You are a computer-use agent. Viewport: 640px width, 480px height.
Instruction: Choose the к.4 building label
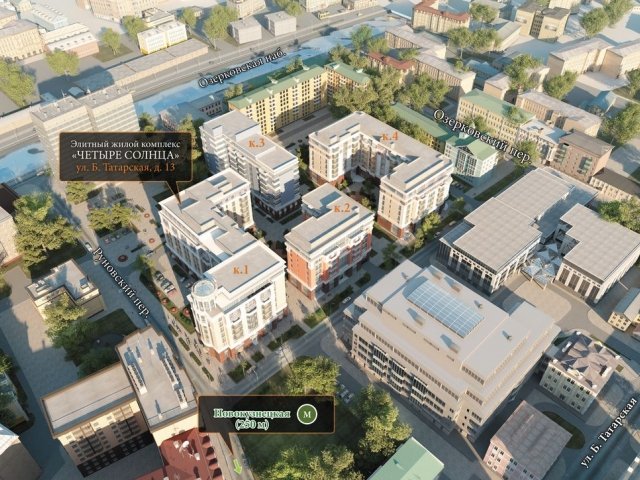click(390, 137)
